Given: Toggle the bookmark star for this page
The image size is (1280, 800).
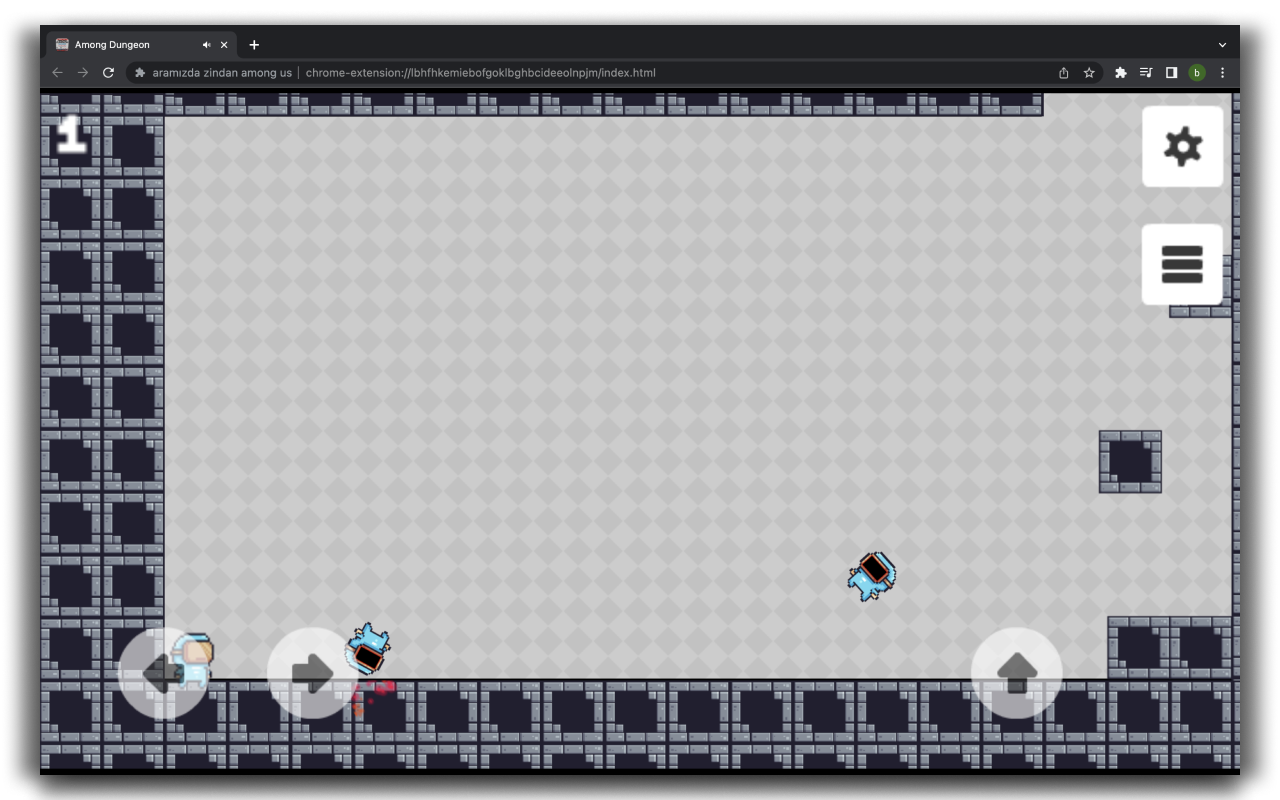Looking at the screenshot, I should (x=1088, y=72).
